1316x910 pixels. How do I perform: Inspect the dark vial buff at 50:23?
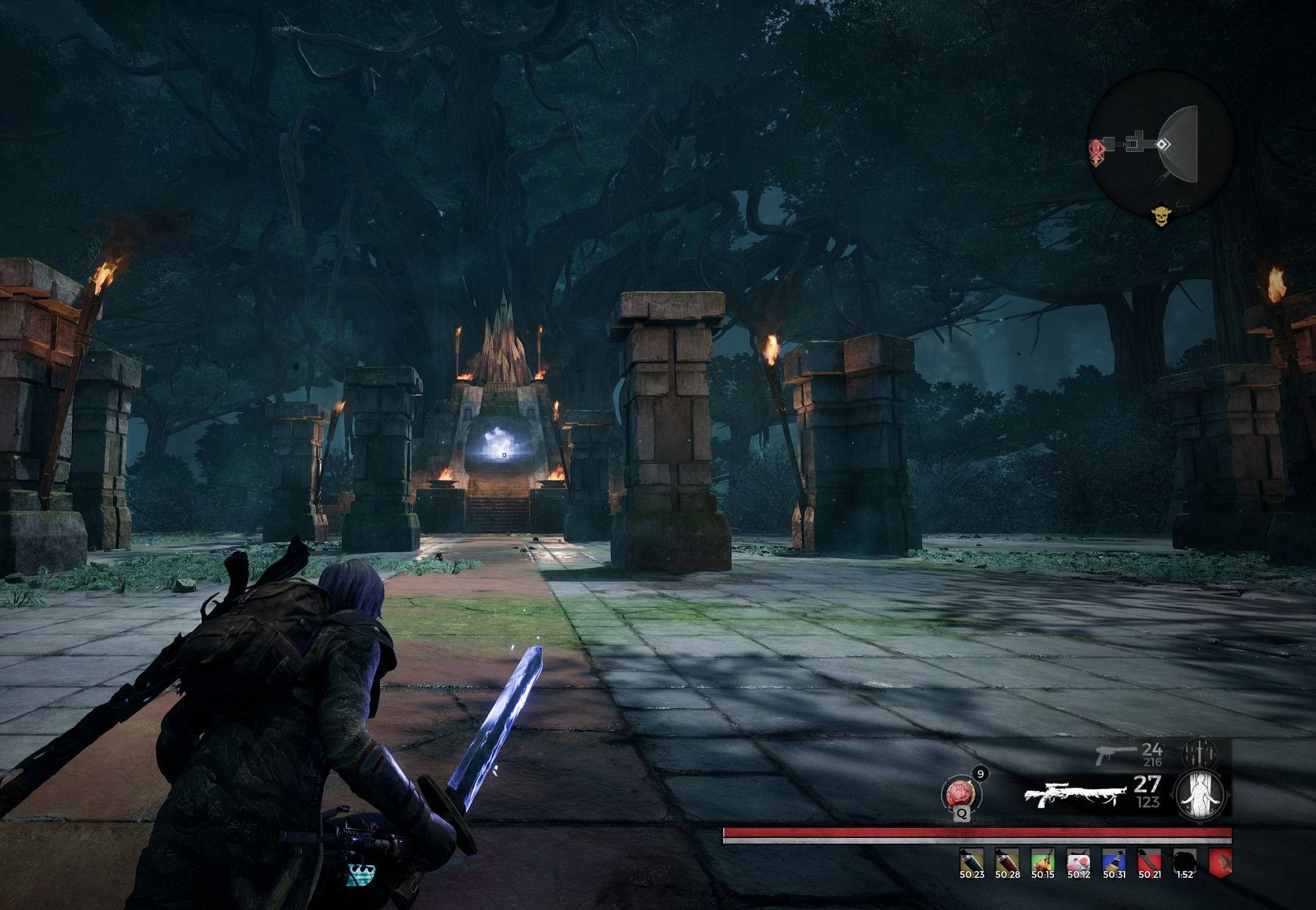pos(971,859)
